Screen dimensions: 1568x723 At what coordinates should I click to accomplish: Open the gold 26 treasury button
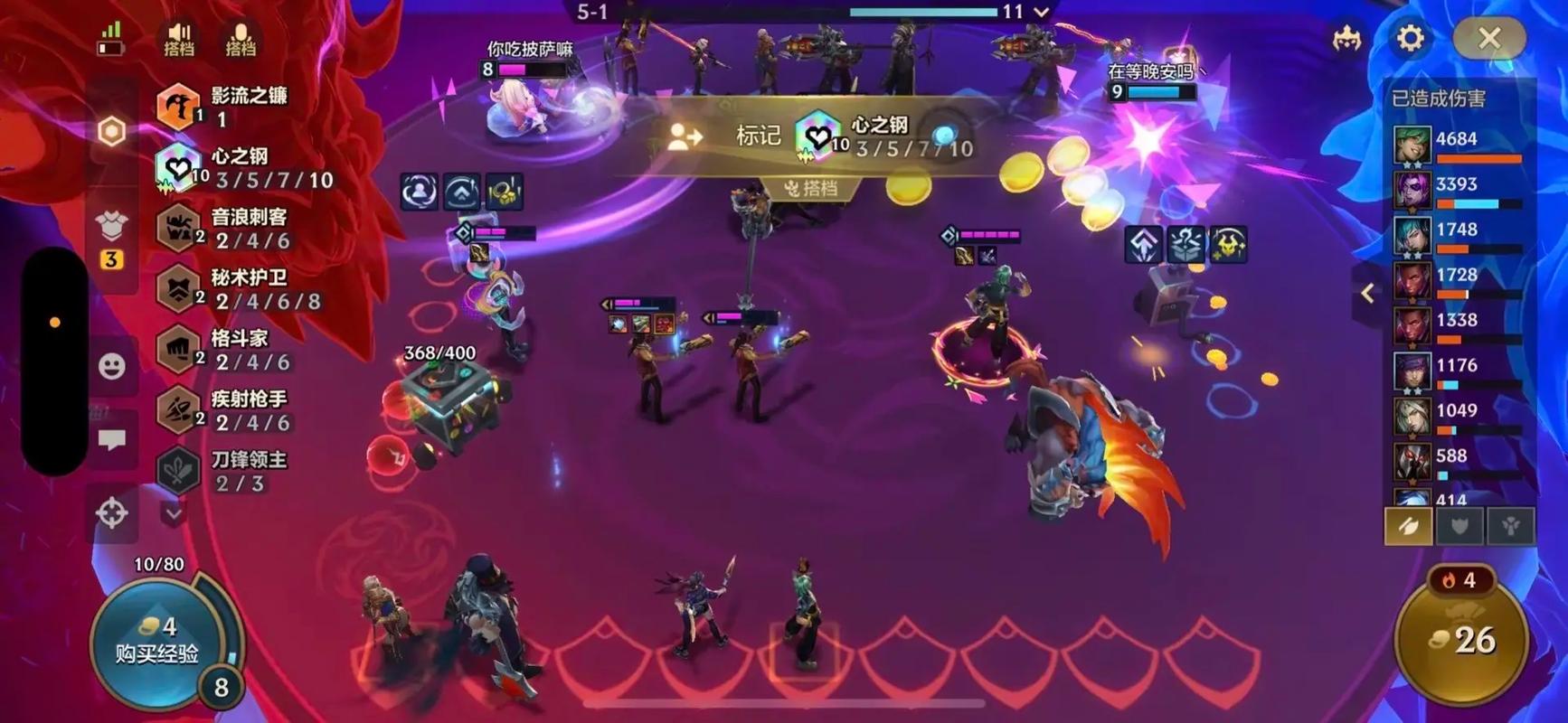point(1462,640)
